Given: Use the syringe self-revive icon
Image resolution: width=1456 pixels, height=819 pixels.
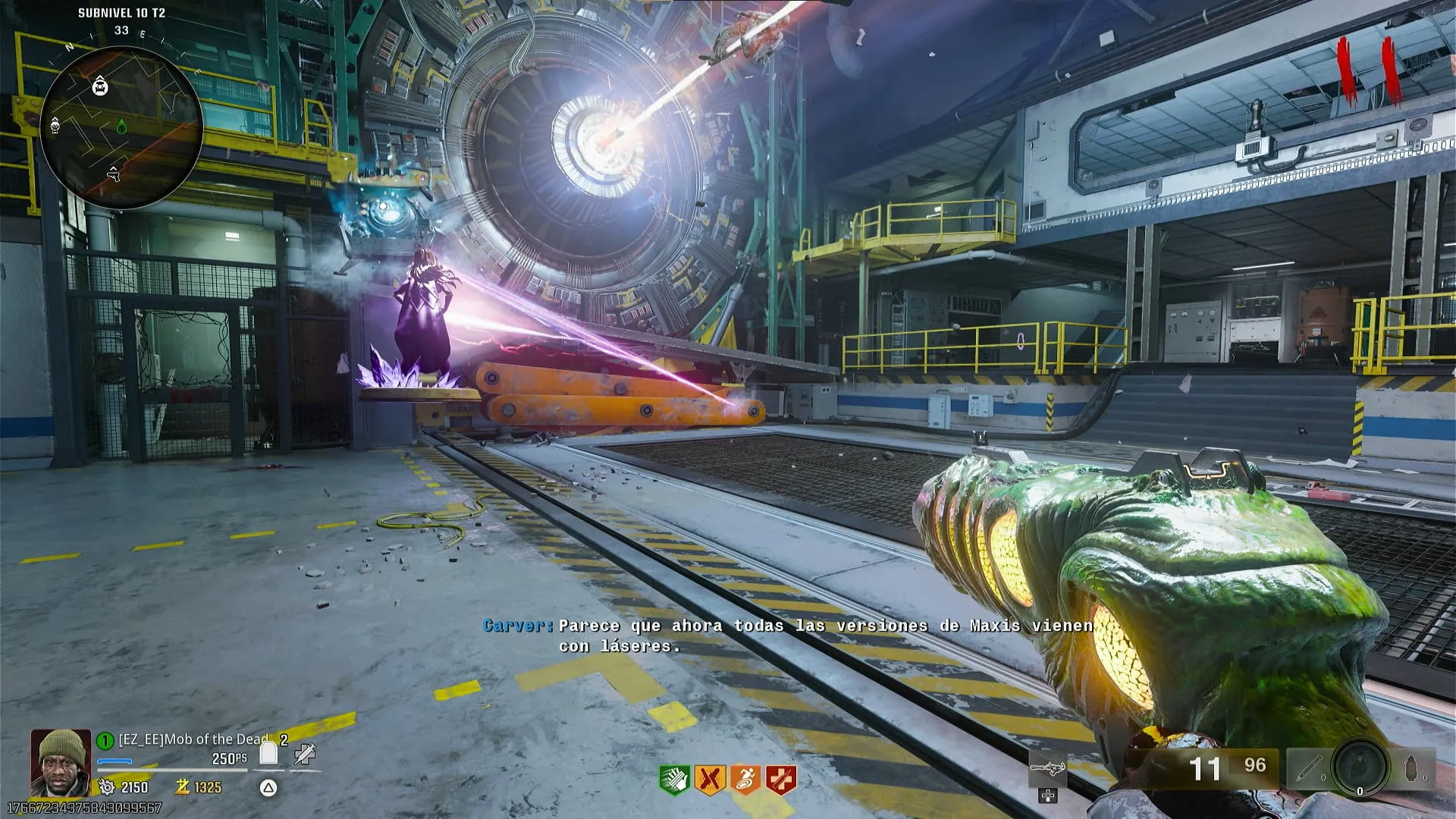Looking at the screenshot, I should coord(306,753).
